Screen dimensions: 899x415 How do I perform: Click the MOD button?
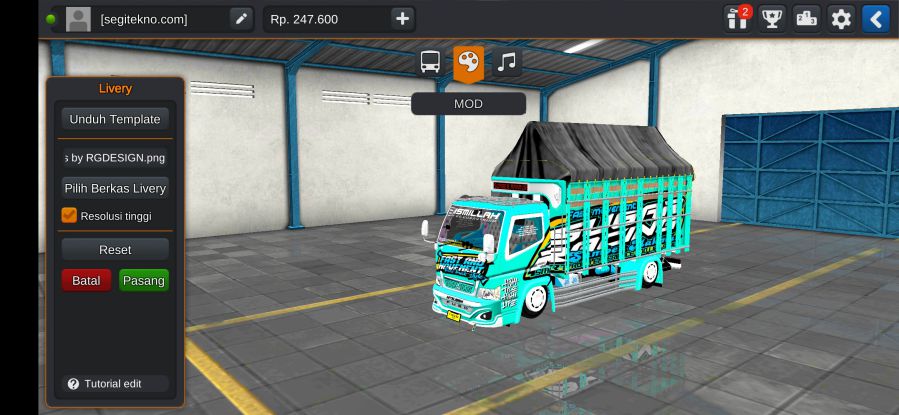coord(468,104)
